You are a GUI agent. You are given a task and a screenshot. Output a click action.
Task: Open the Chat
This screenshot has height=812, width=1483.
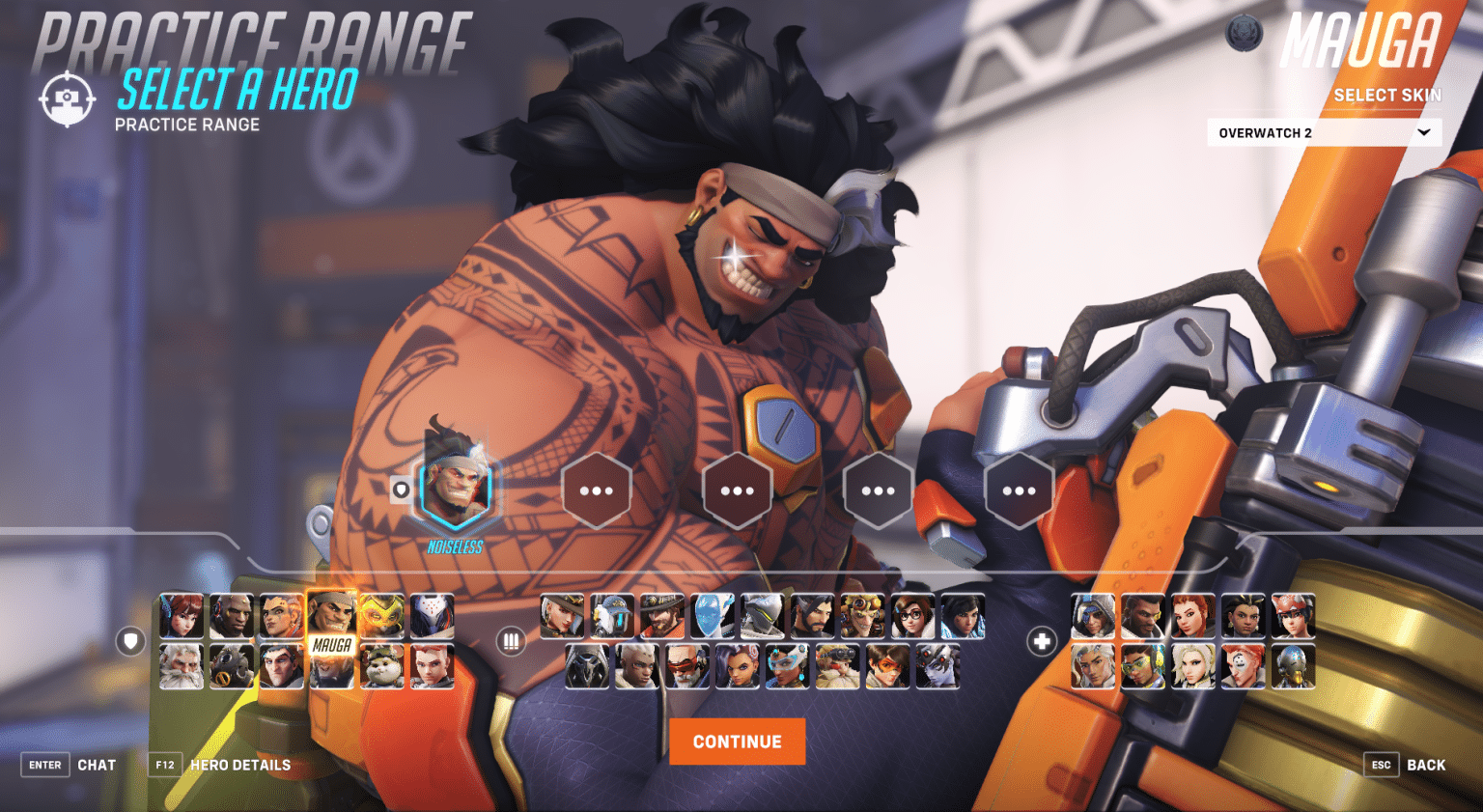point(97,764)
